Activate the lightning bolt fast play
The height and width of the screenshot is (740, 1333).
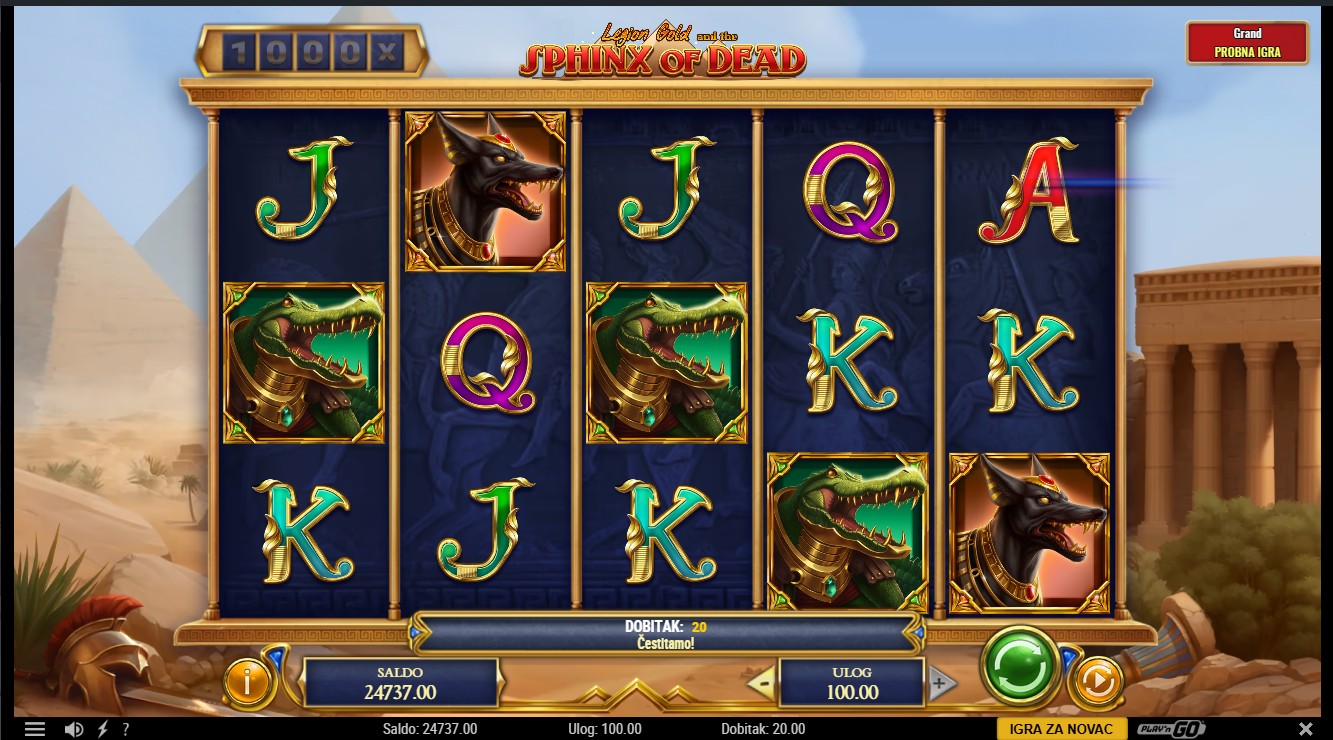click(x=103, y=729)
